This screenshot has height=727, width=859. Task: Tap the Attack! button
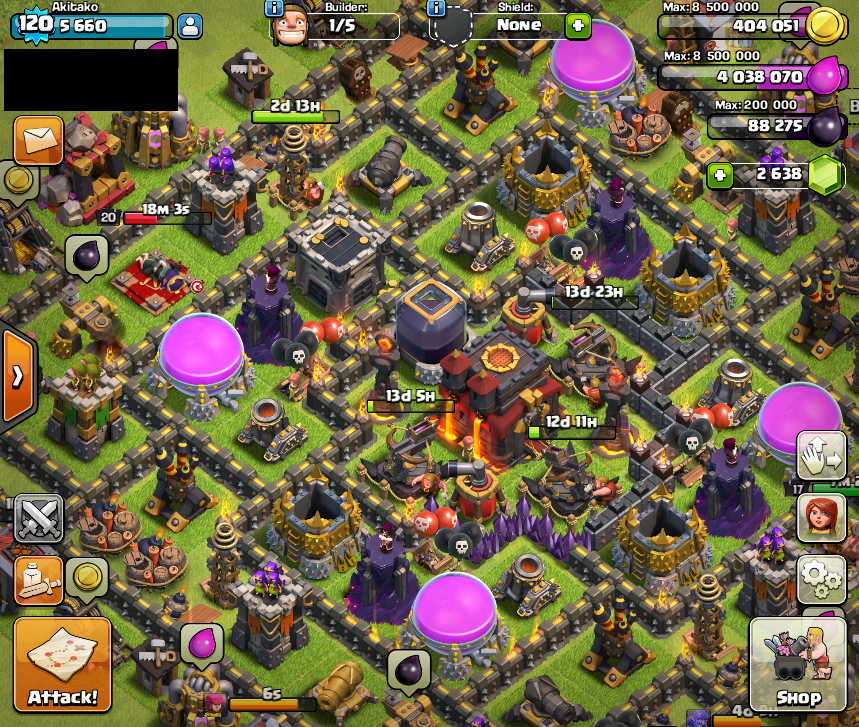click(x=63, y=666)
